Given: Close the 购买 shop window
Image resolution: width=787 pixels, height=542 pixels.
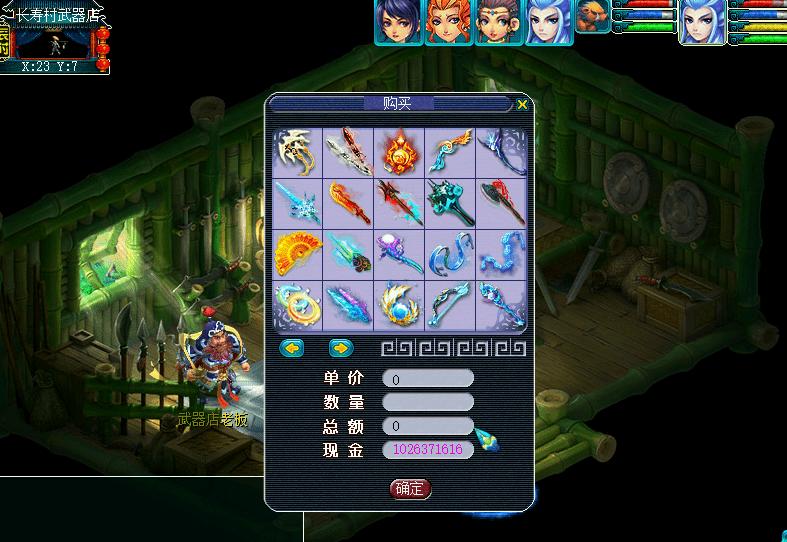Looking at the screenshot, I should [521, 104].
